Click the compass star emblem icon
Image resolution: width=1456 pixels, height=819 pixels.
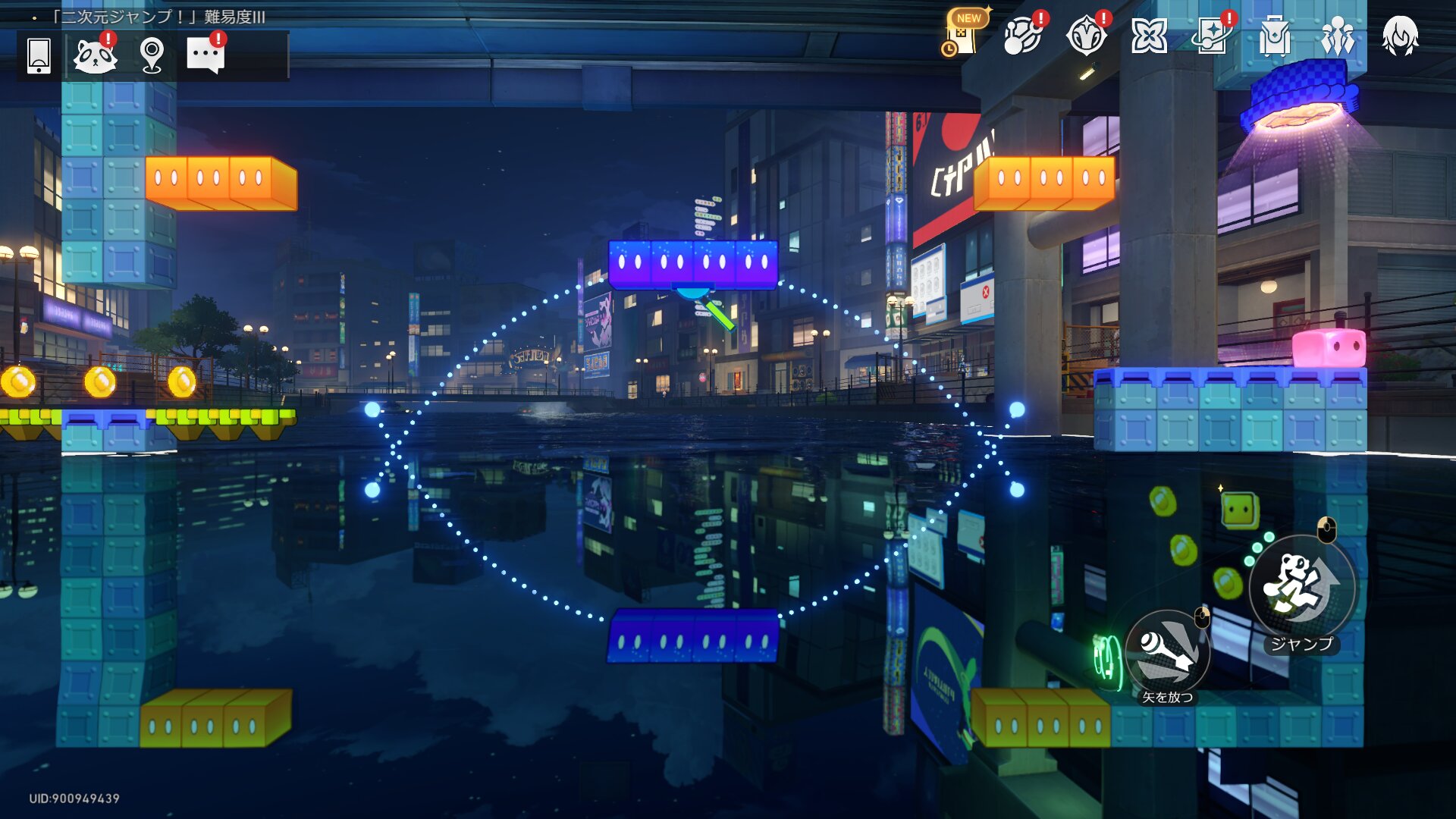[1086, 36]
